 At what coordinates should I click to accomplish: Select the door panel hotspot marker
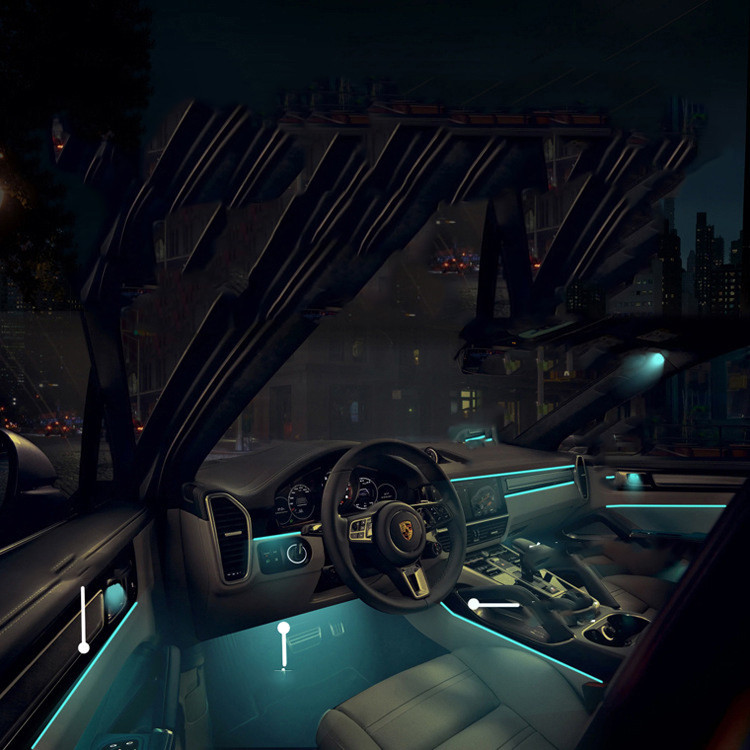pyautogui.click(x=83, y=647)
